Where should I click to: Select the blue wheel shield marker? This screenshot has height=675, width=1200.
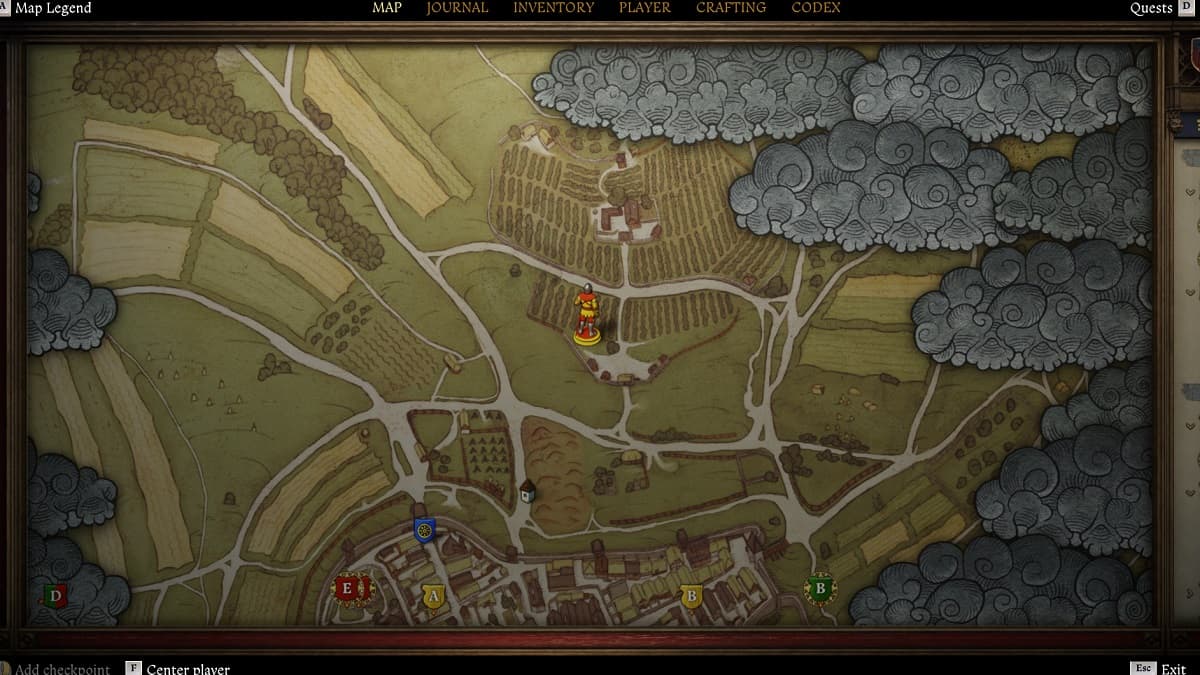pyautogui.click(x=424, y=530)
